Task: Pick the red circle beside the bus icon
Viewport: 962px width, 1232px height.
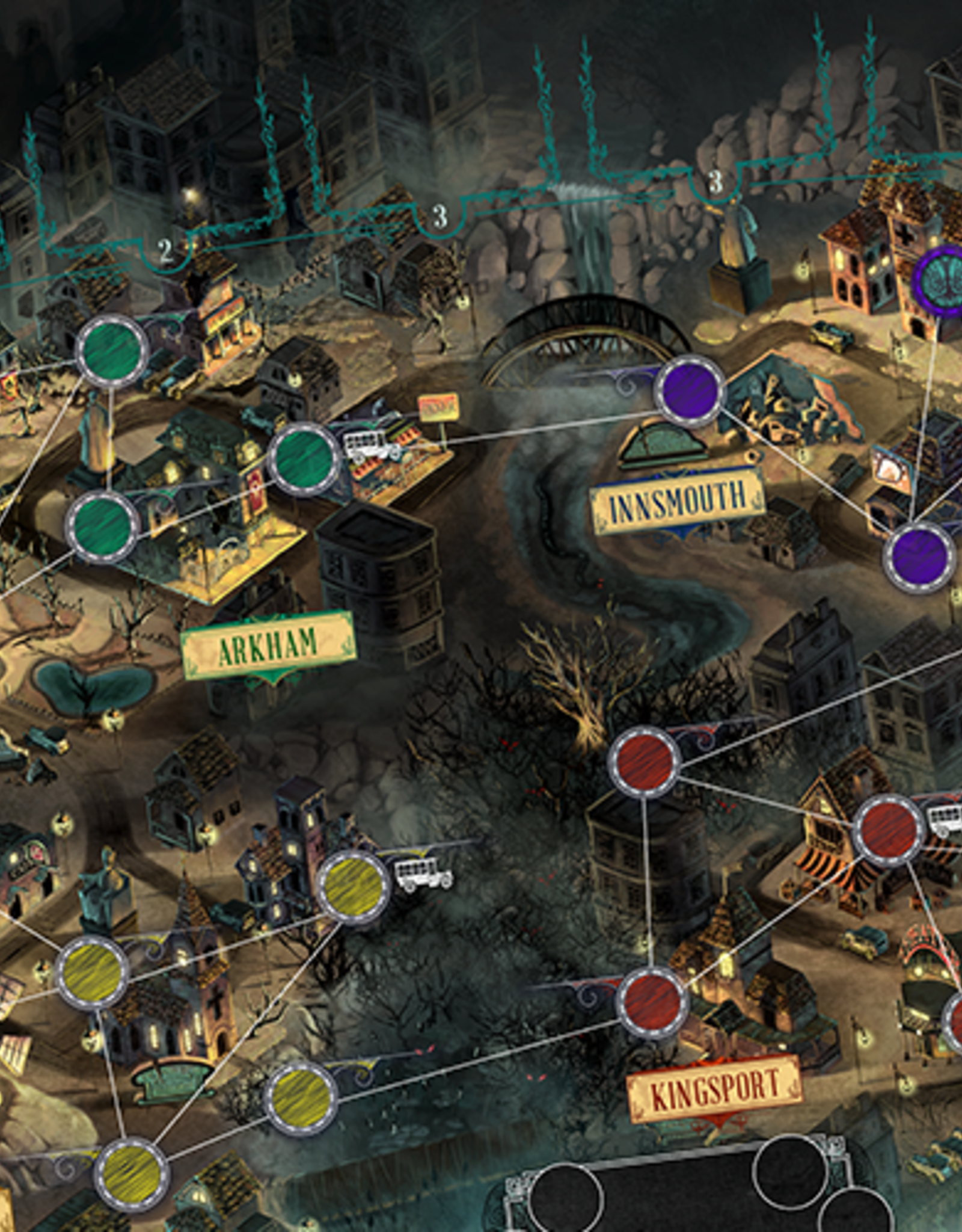Action: coord(889,830)
